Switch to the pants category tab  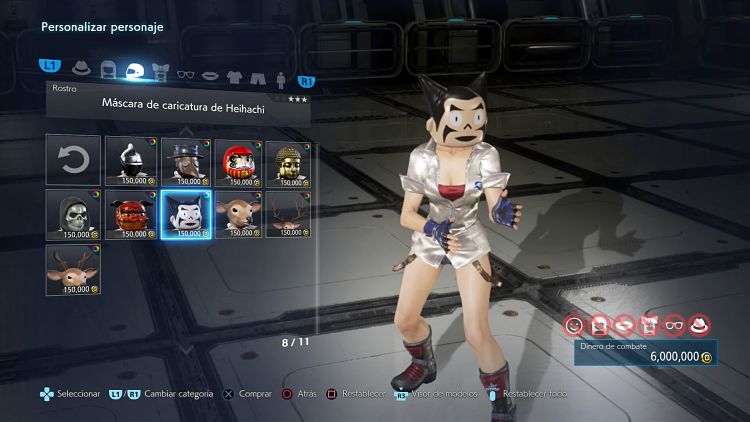pos(257,72)
